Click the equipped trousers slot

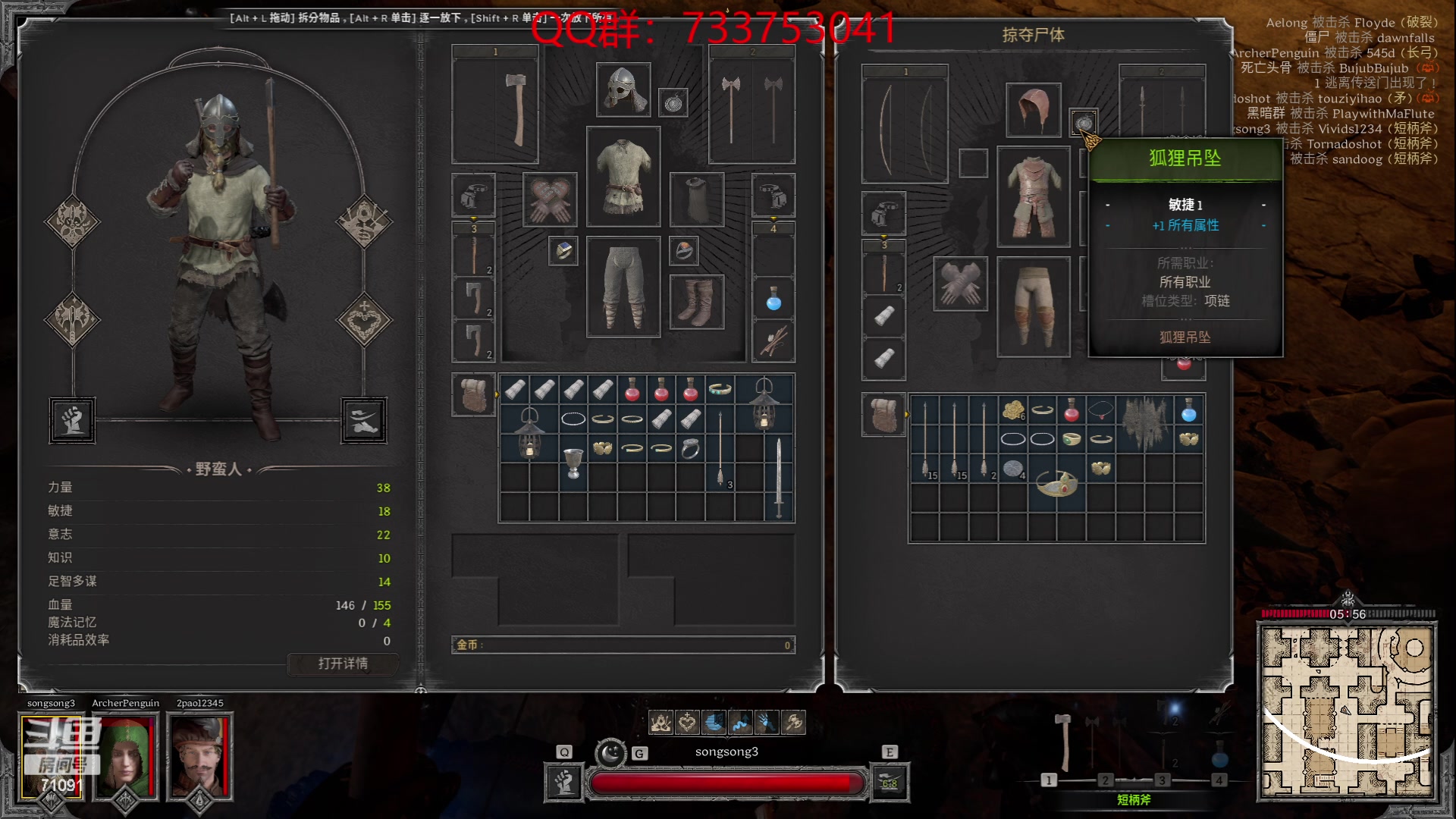623,287
